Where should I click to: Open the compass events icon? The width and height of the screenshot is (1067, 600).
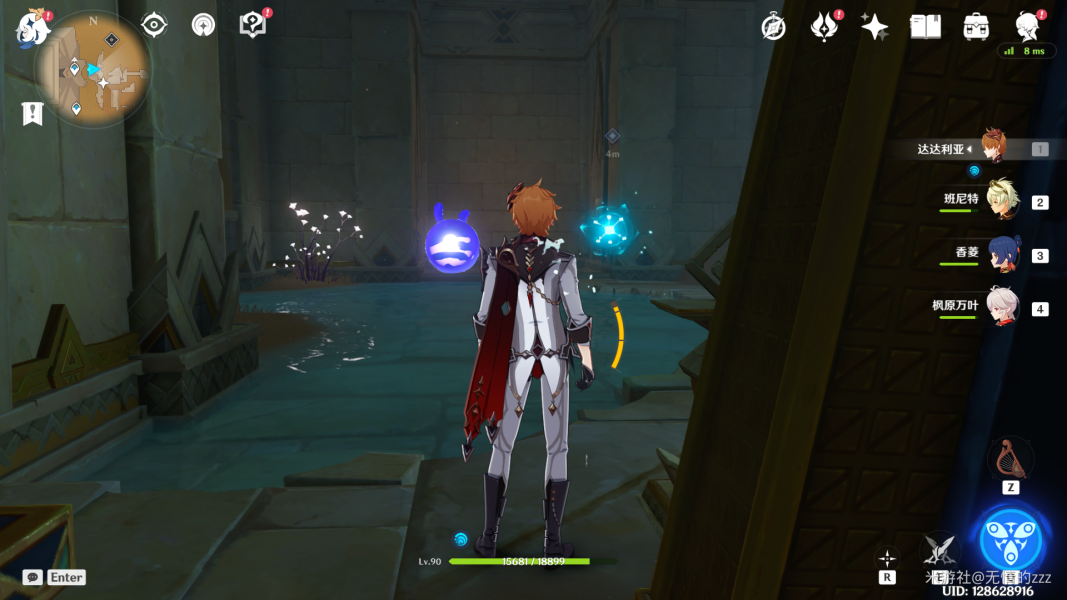773,27
